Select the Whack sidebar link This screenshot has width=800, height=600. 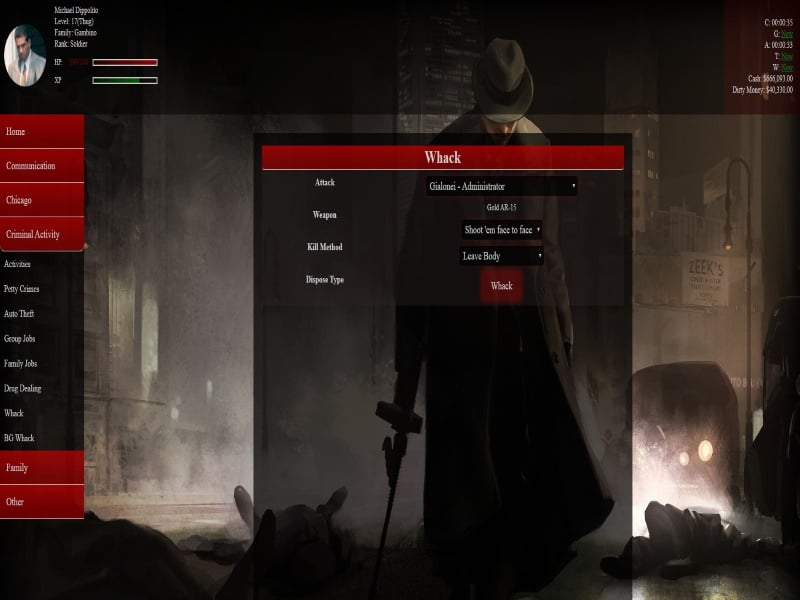(x=14, y=413)
